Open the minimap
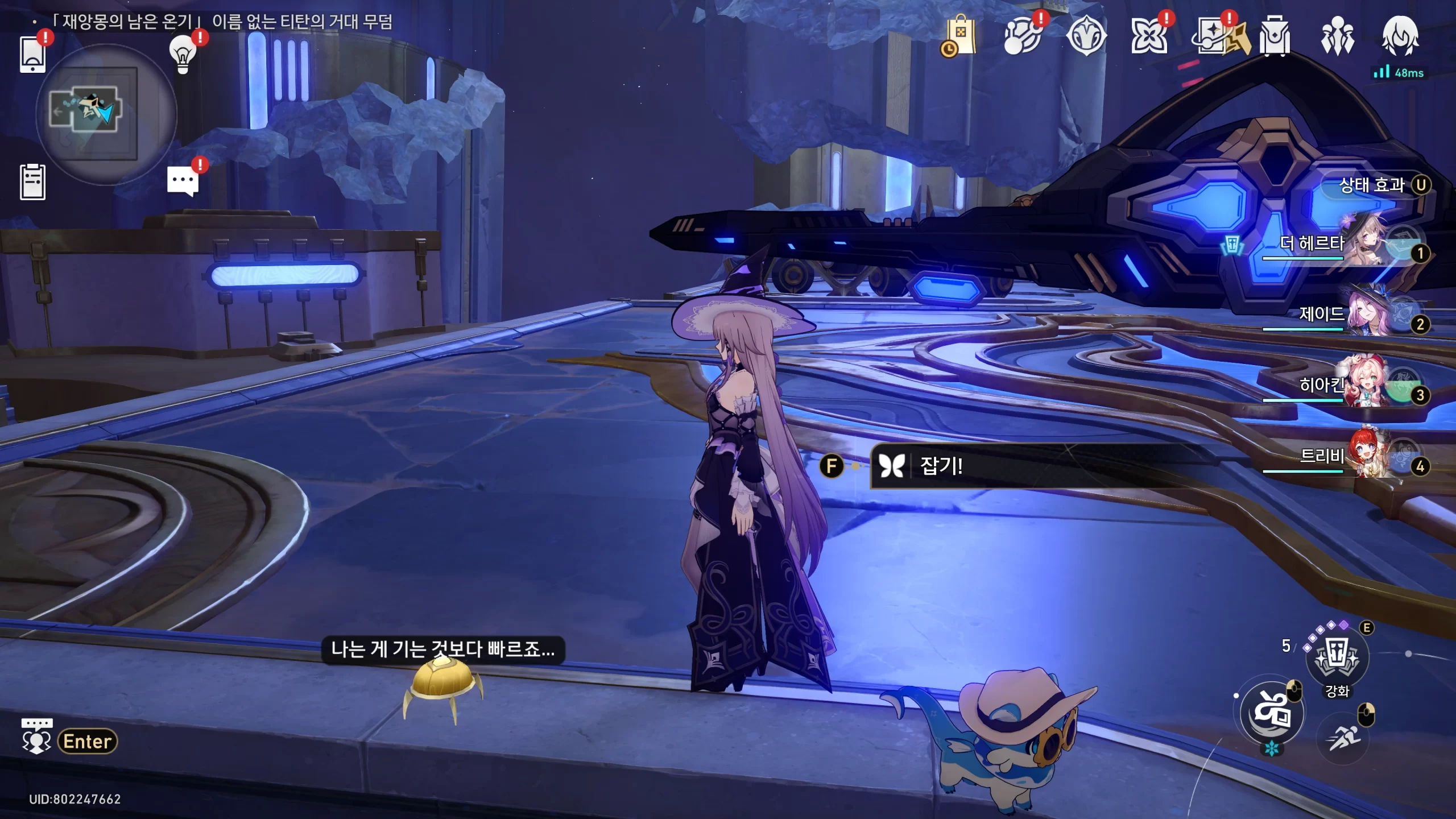This screenshot has height=819, width=1456. 106,114
